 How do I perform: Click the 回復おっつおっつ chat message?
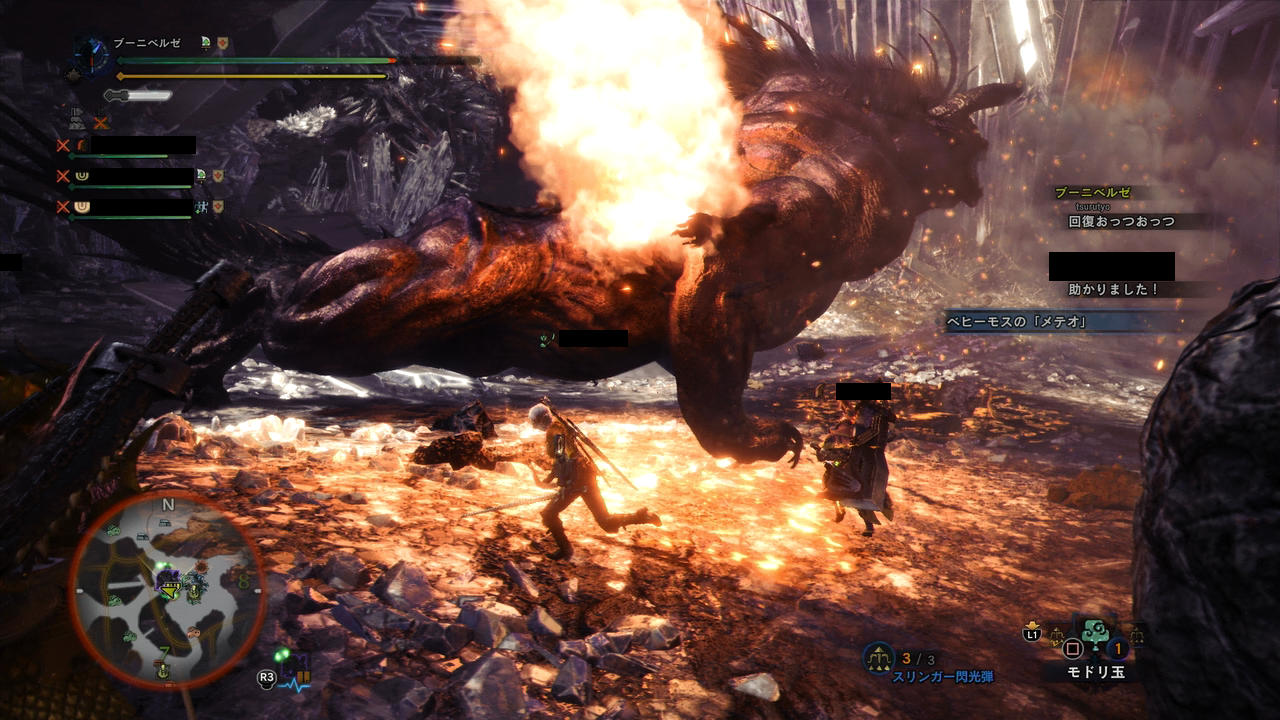coord(1121,222)
